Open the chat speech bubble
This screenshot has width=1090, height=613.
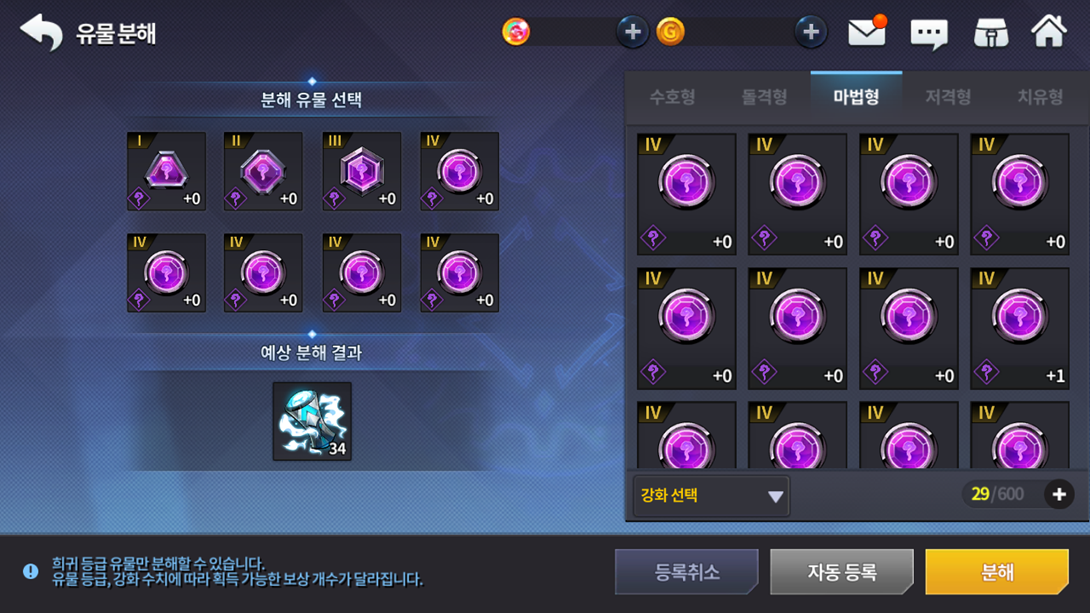coord(929,34)
